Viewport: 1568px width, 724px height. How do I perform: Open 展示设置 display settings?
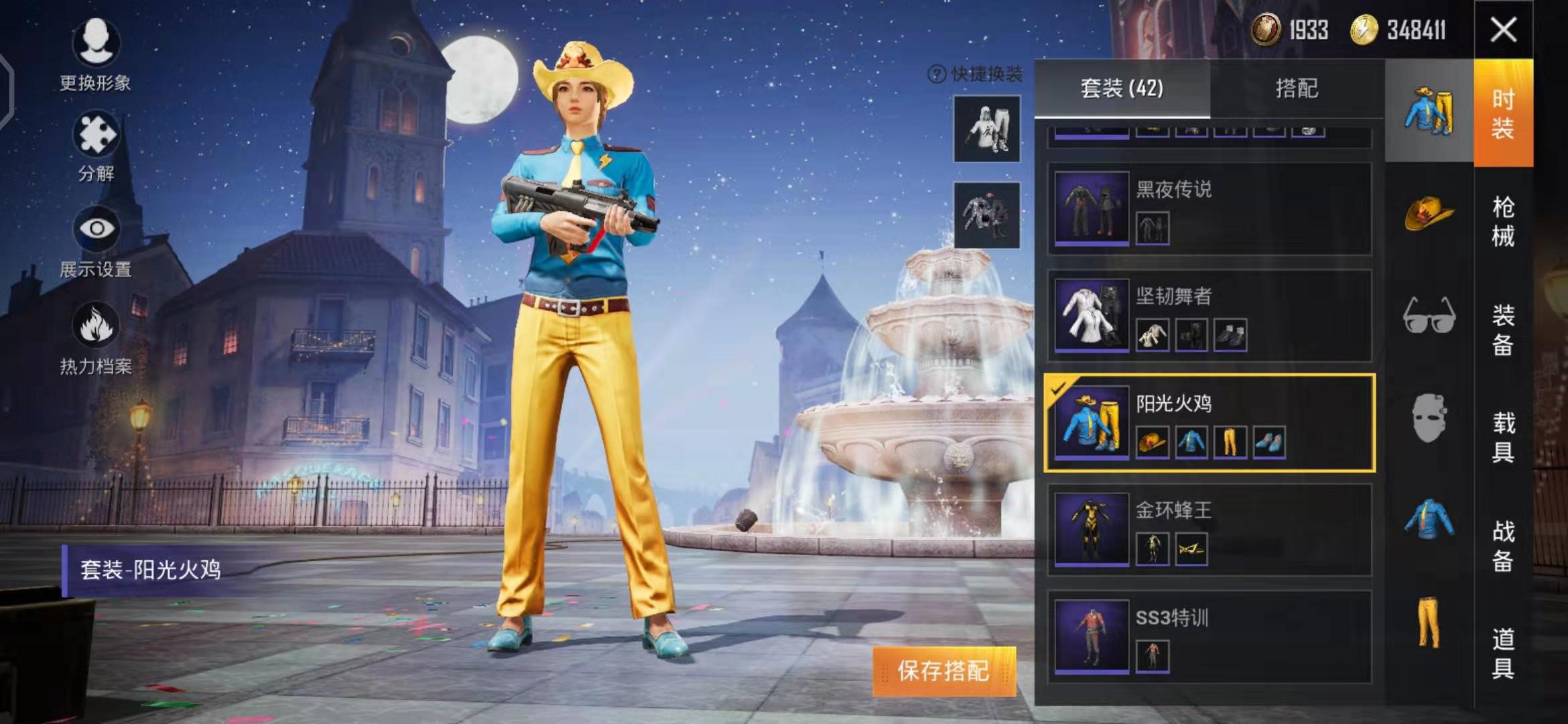[x=96, y=241]
